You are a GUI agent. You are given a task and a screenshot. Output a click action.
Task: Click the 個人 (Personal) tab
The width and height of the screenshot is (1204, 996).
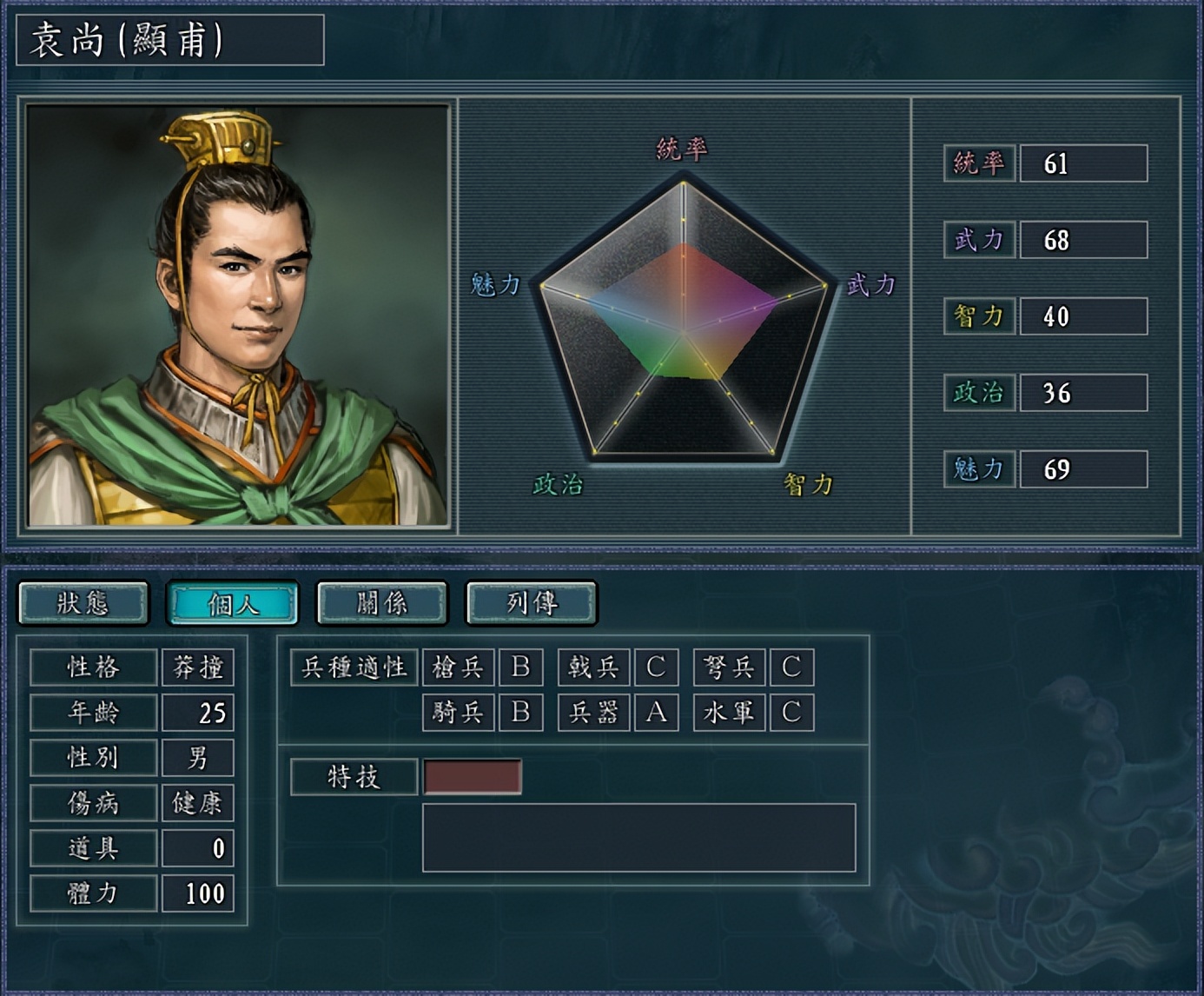[x=232, y=601]
